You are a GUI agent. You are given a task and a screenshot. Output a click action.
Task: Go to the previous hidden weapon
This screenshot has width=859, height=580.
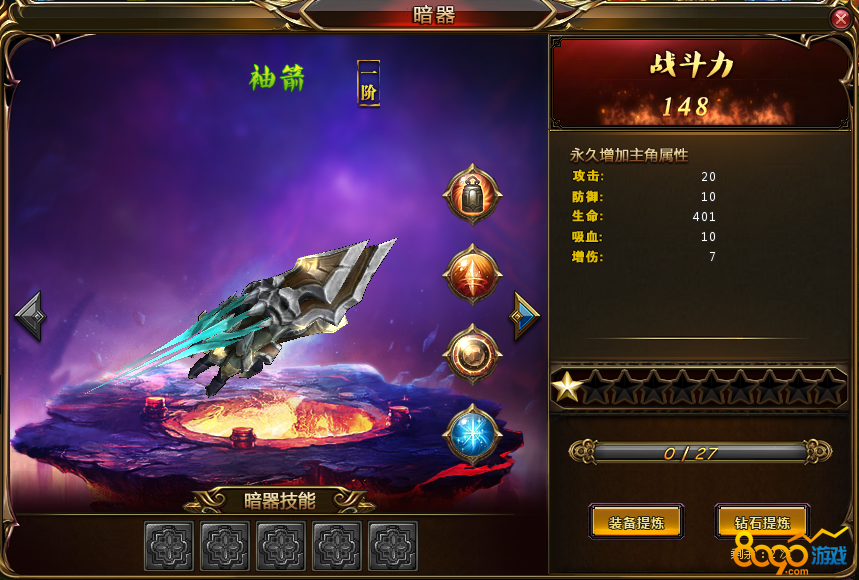click(x=30, y=316)
